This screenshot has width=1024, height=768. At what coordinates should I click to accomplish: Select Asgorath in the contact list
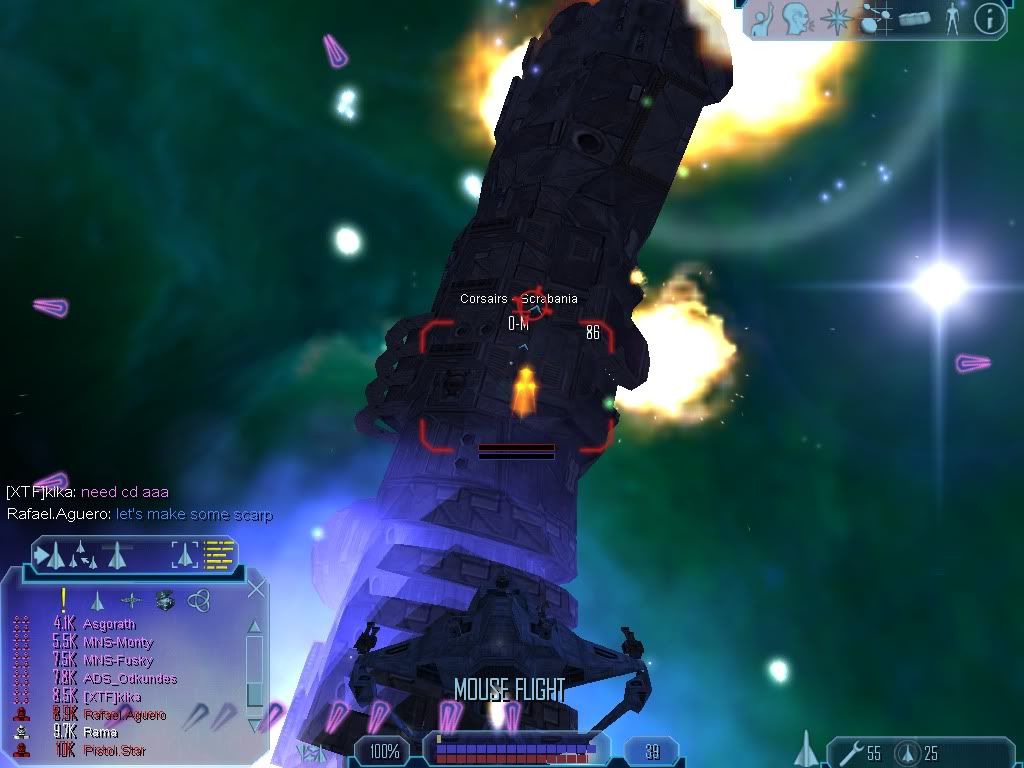click(109, 624)
